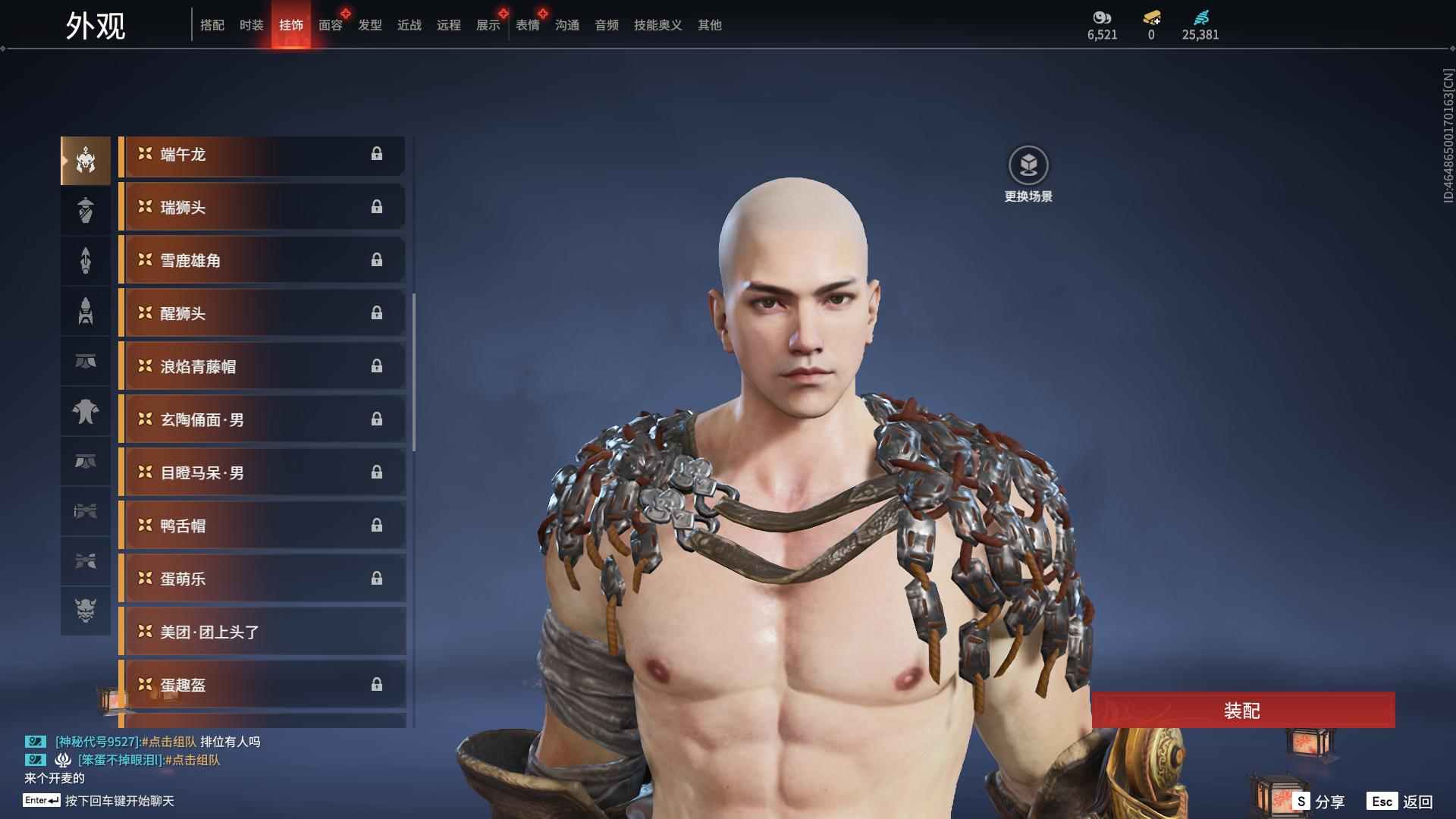This screenshot has width=1456, height=819.
Task: Pick the 雪鹿雄角 headpiece
Action: point(262,261)
